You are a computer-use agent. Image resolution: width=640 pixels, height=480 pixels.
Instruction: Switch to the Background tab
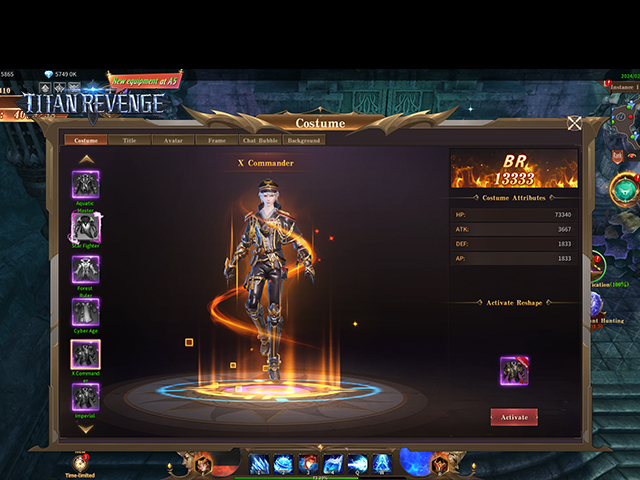(x=303, y=141)
